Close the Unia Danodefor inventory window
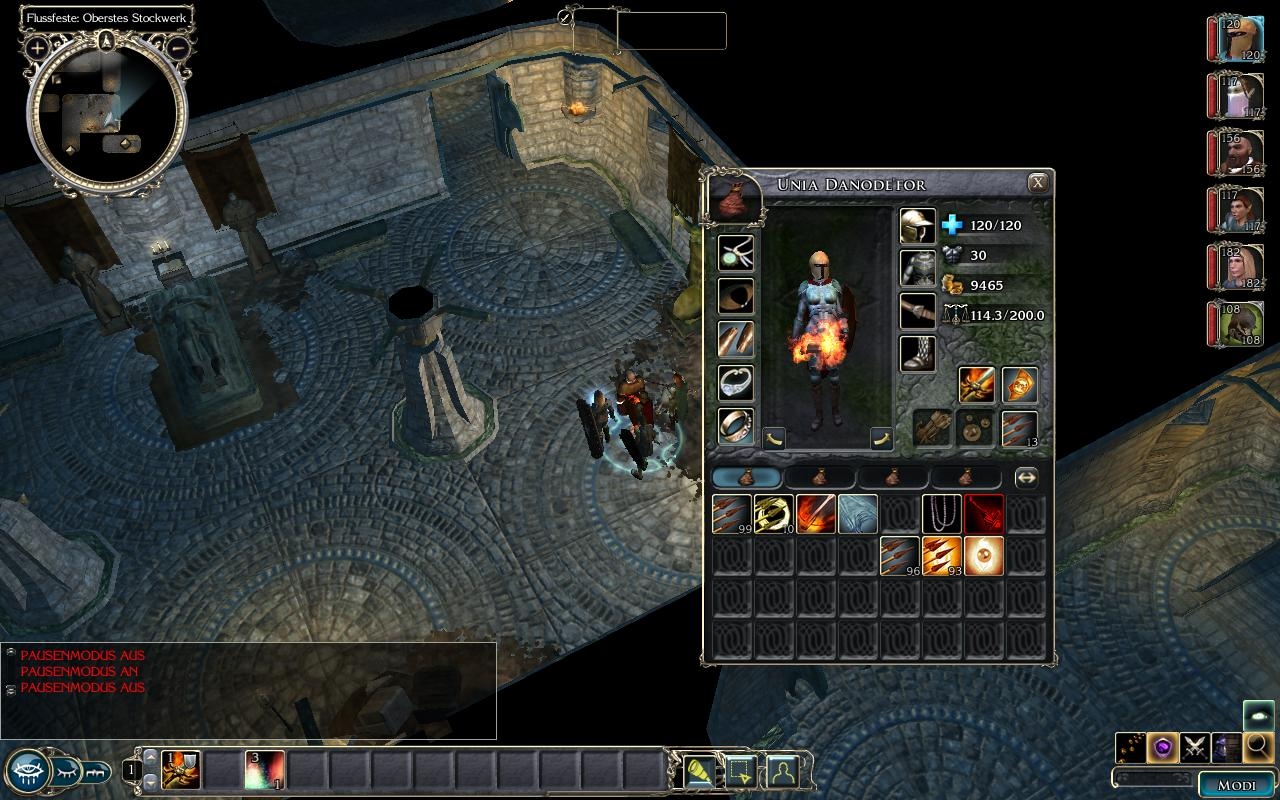 (x=1038, y=183)
